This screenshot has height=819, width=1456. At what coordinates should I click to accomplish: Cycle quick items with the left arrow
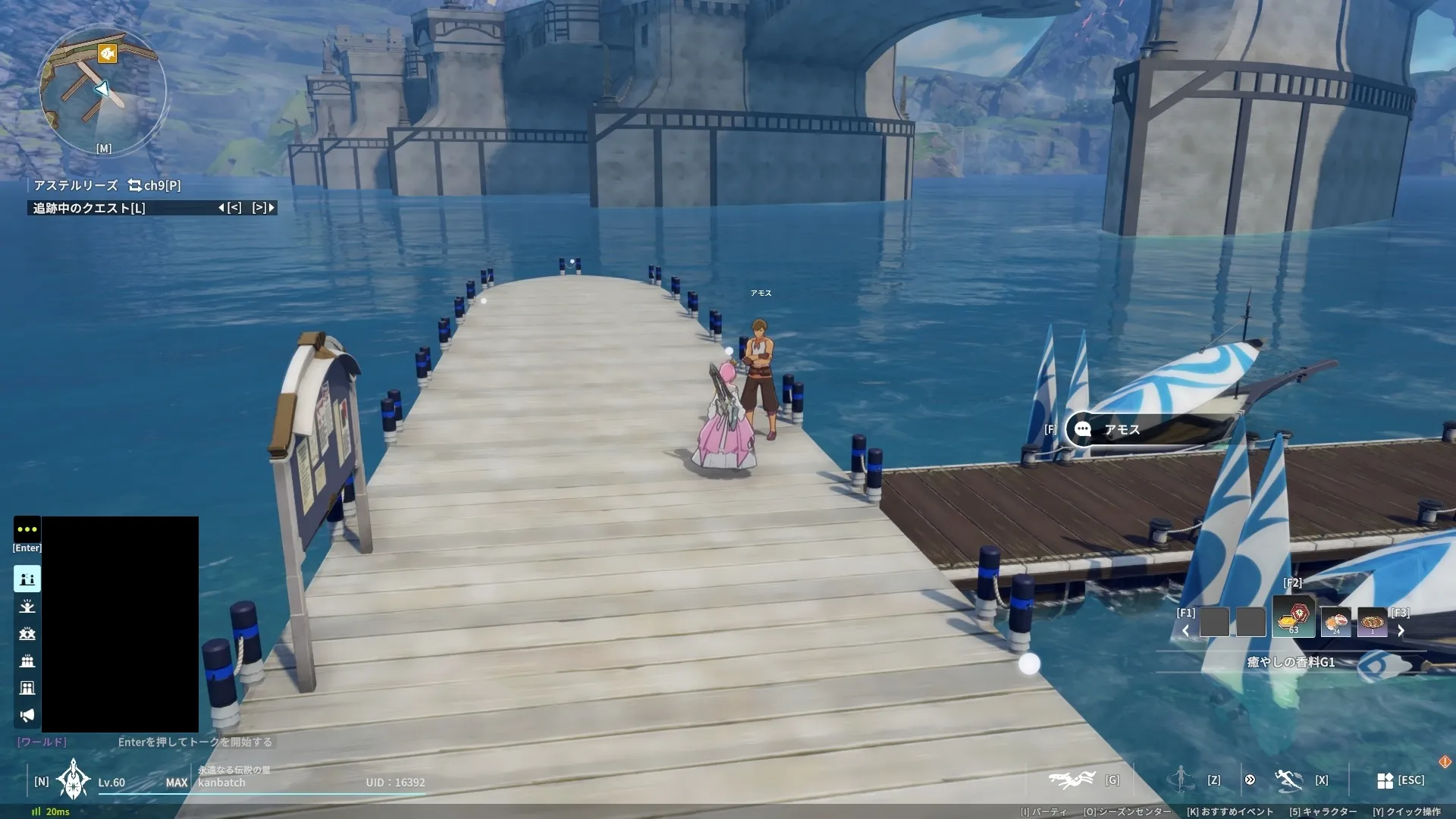(1185, 631)
